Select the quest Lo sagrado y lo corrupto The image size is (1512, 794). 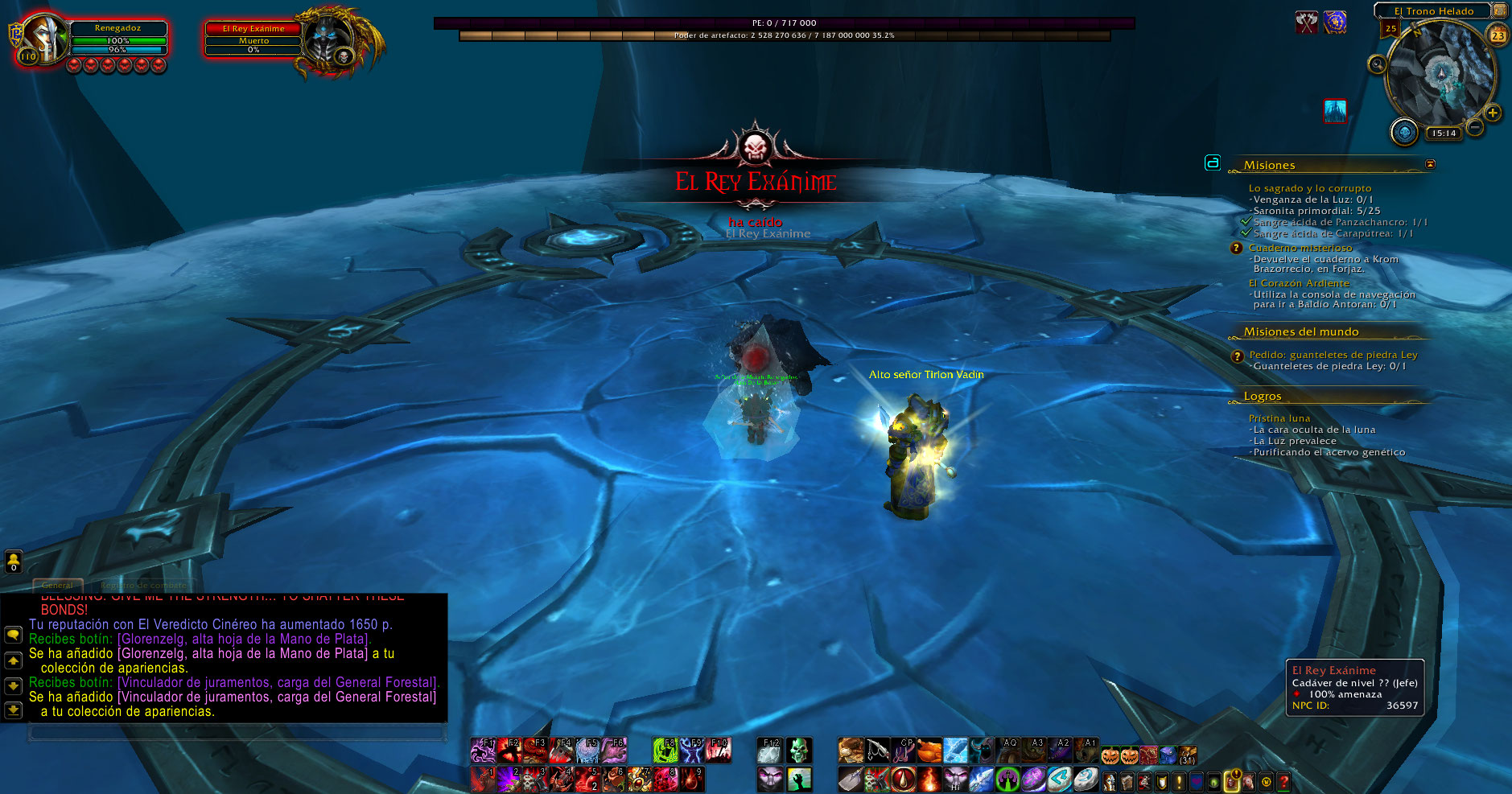[1309, 188]
